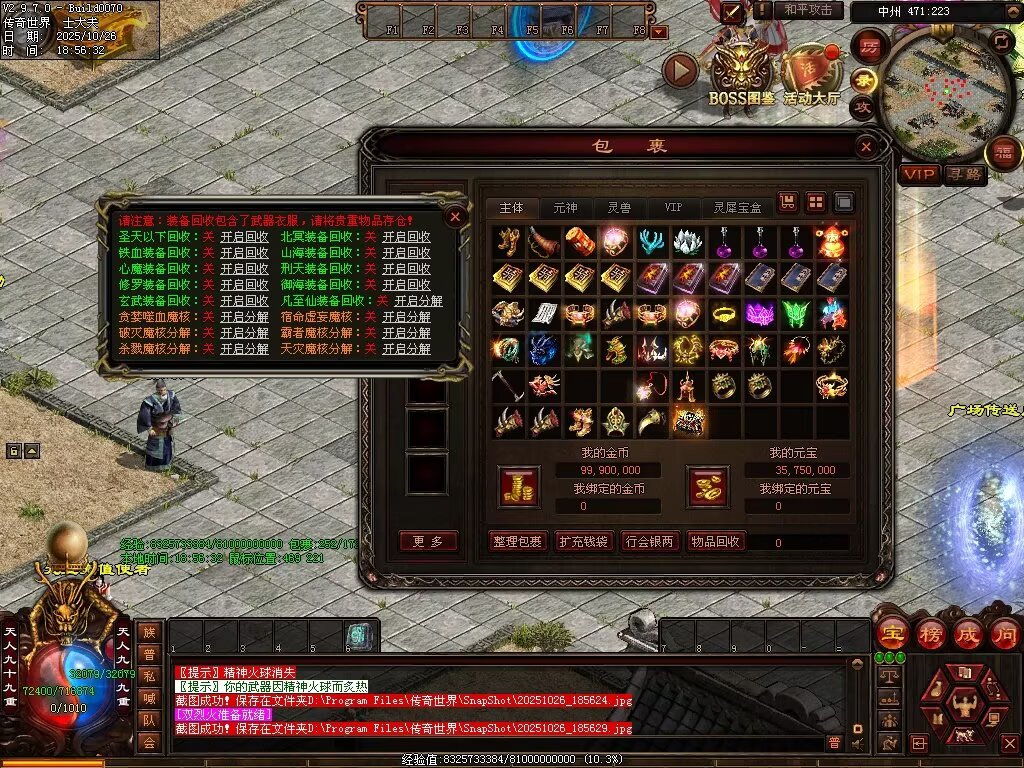Enable recycling for 圣天以下 equipment
The image size is (1024, 768).
(244, 237)
